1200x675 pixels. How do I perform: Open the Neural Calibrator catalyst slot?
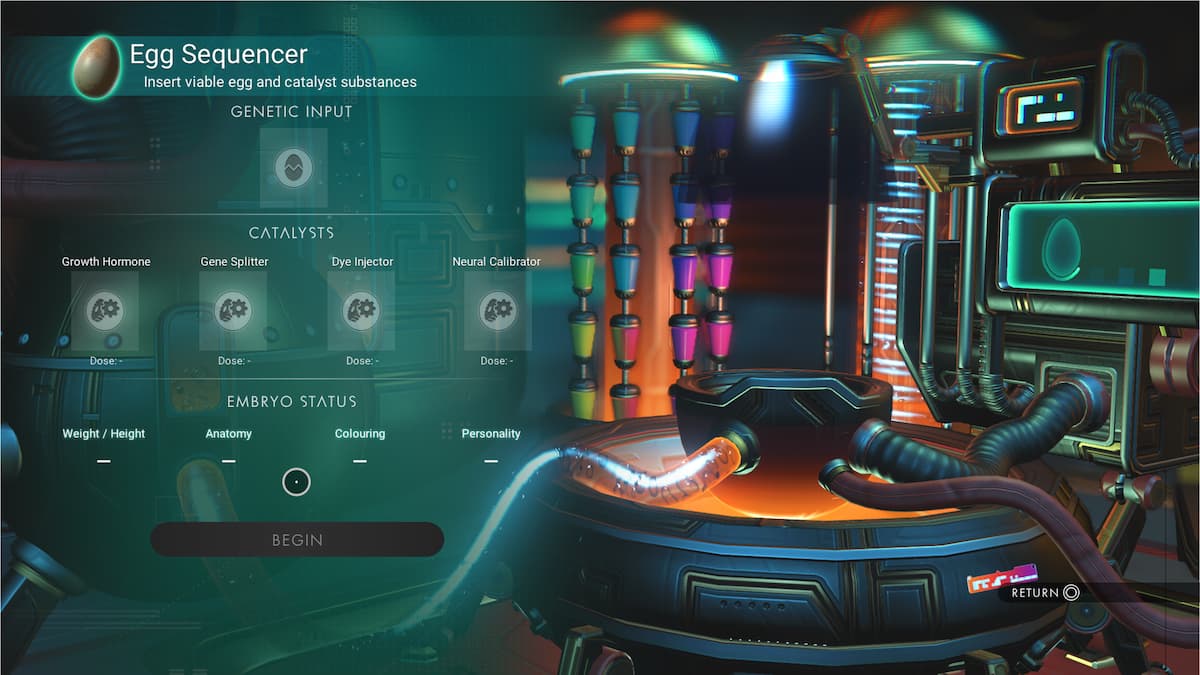pos(497,310)
